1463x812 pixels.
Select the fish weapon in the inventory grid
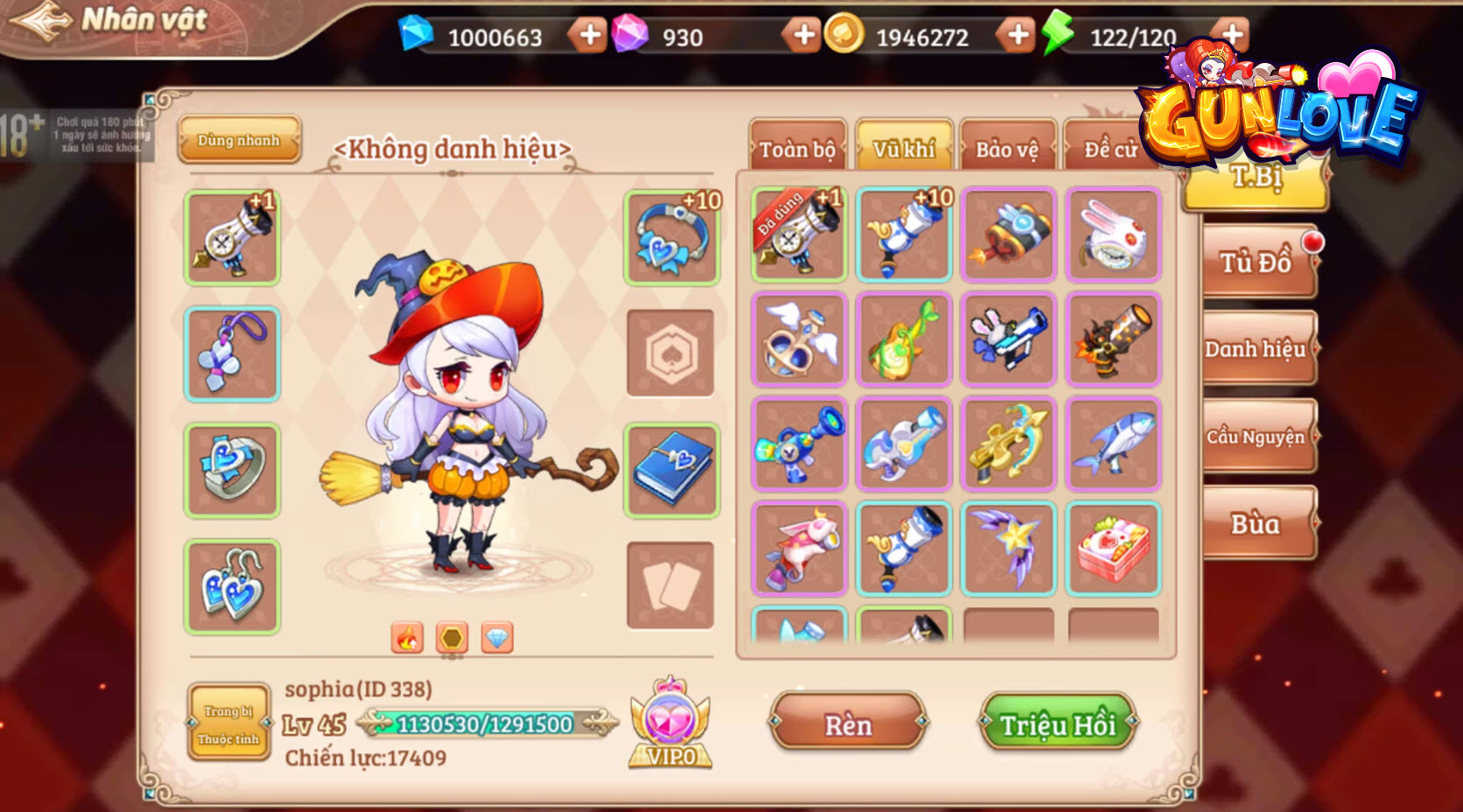[1112, 443]
